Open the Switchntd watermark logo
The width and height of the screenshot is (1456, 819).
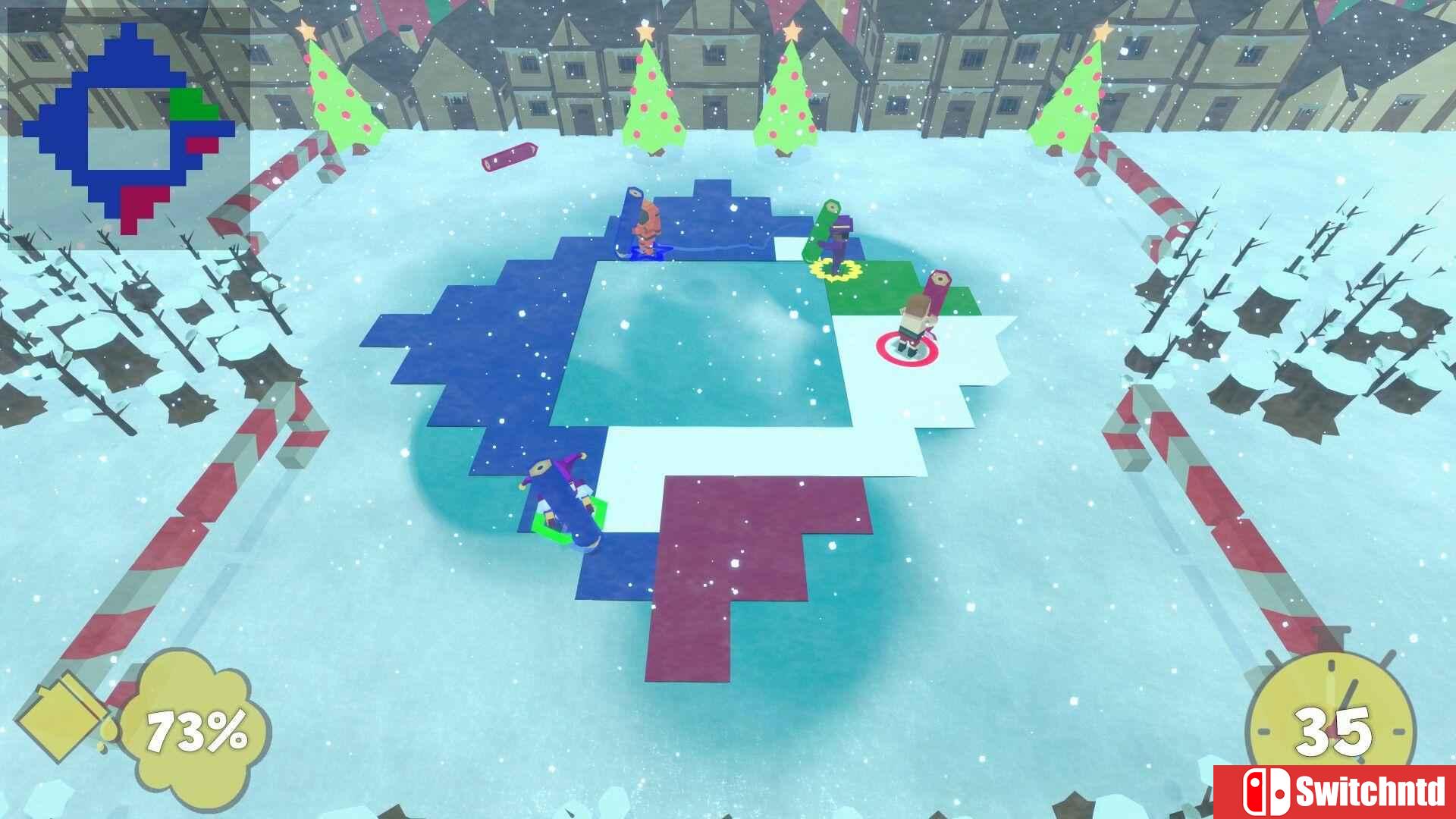[x=1335, y=792]
